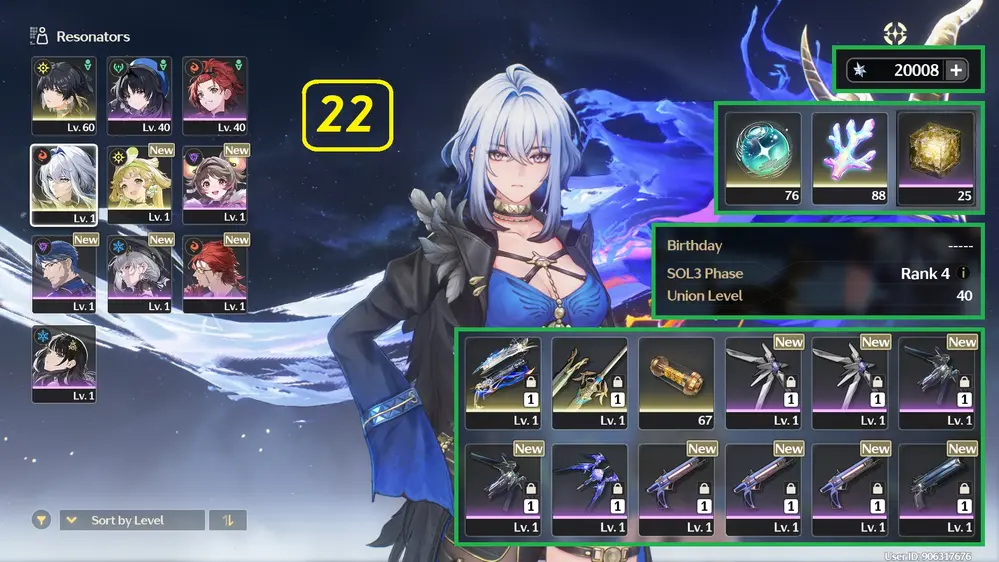Viewport: 999px width, 562px height.
Task: Open the Sort by Level dropdown
Action: click(131, 520)
